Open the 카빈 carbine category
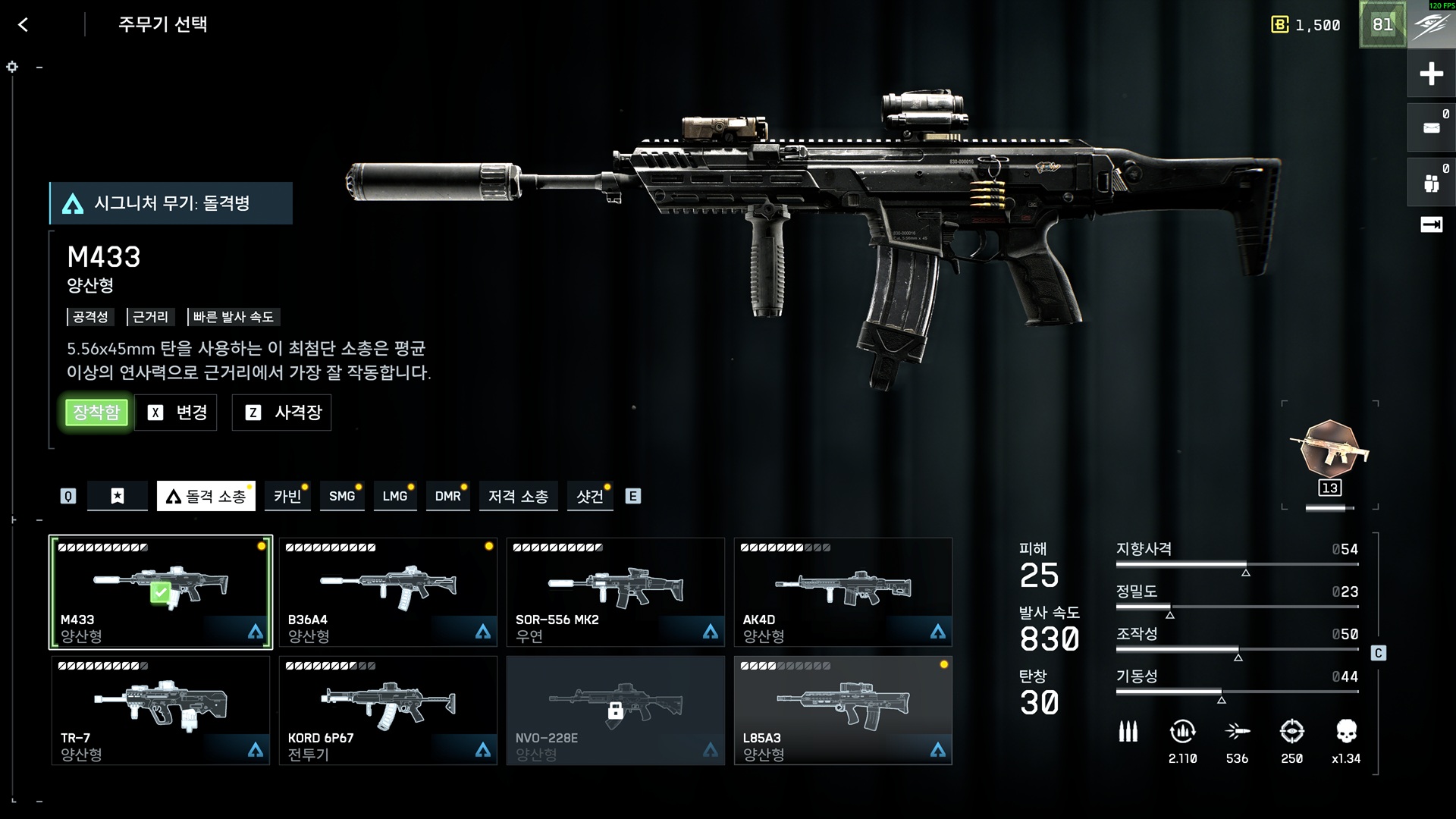The width and height of the screenshot is (1456, 819). point(287,496)
